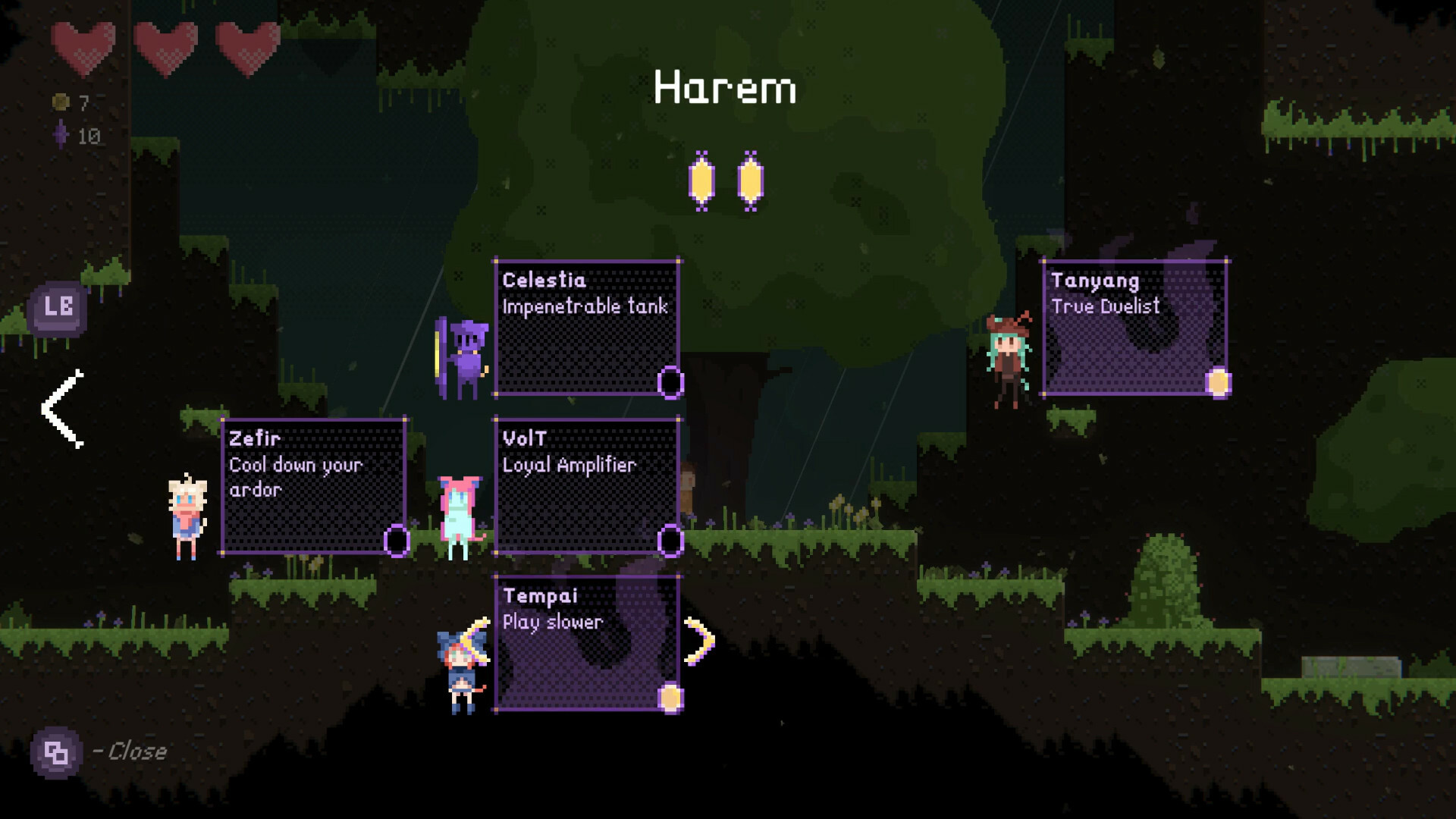Click the yellow left arrow beside Tempai

pos(476,642)
